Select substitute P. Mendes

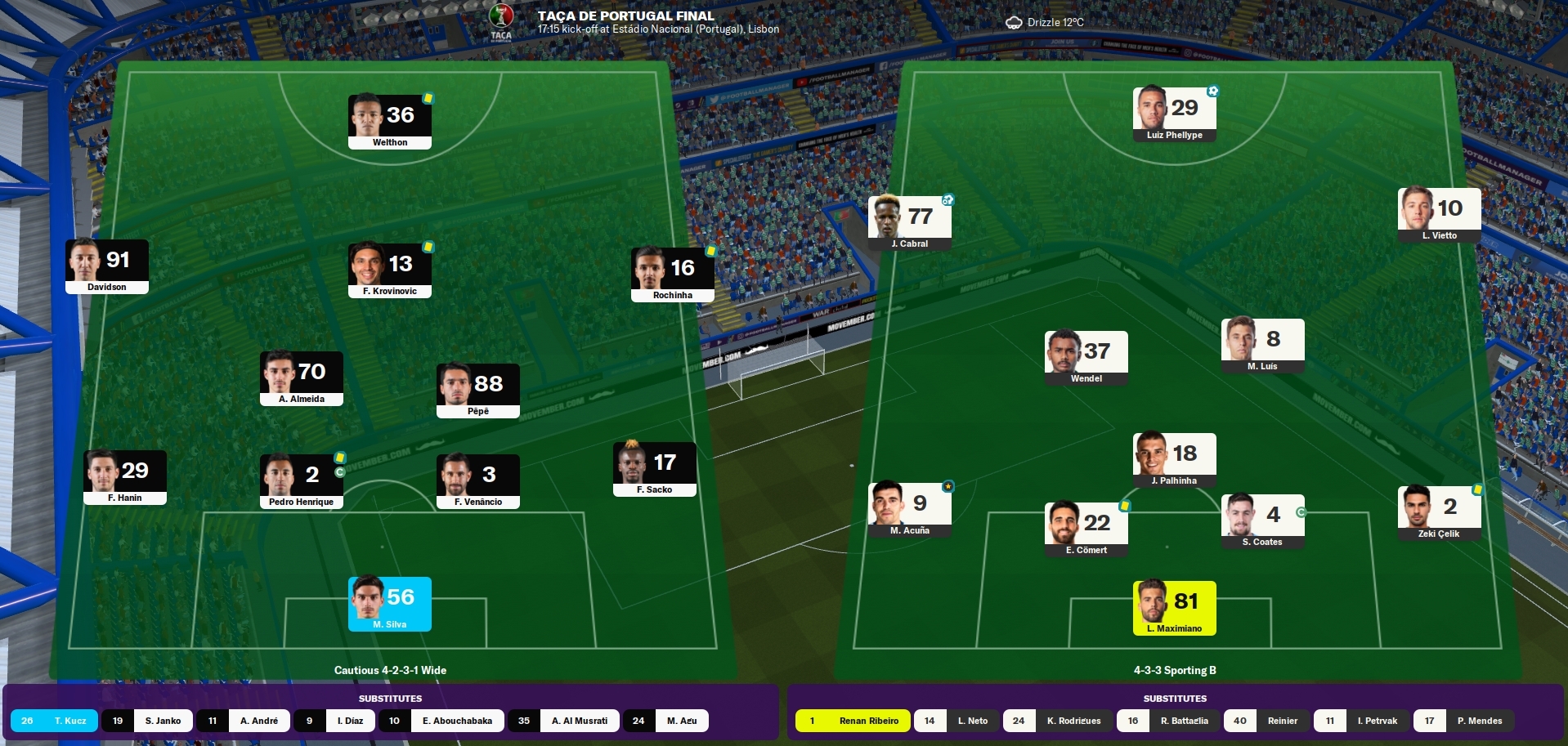pos(1463,721)
